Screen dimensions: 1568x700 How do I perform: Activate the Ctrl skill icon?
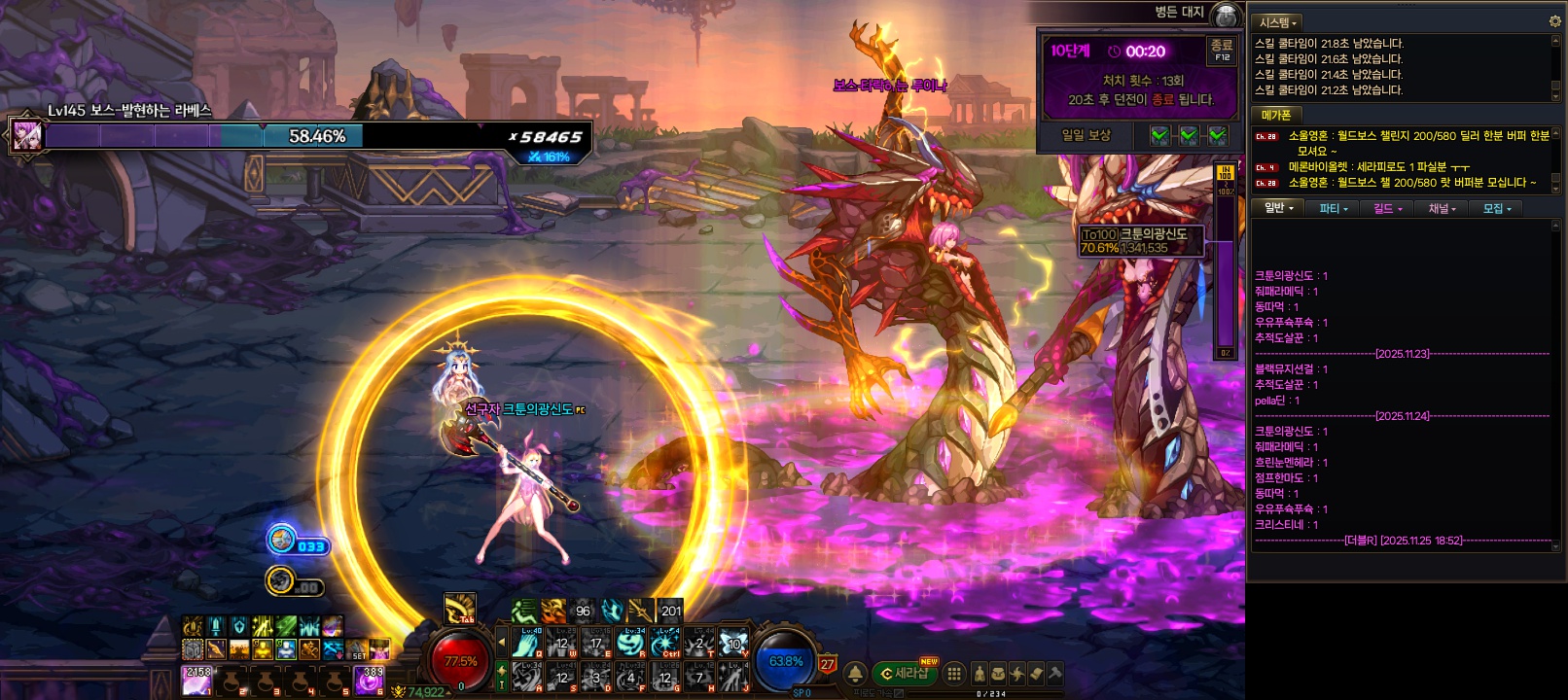[666, 644]
